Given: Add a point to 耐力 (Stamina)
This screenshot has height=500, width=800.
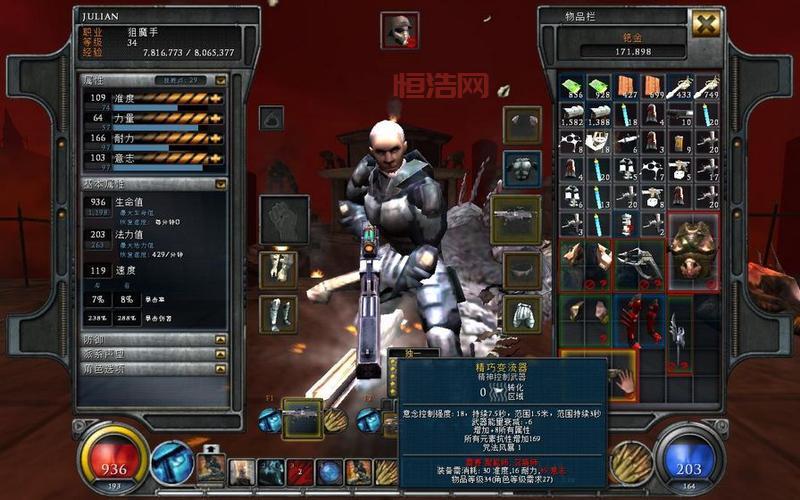Looking at the screenshot, I should (215, 138).
